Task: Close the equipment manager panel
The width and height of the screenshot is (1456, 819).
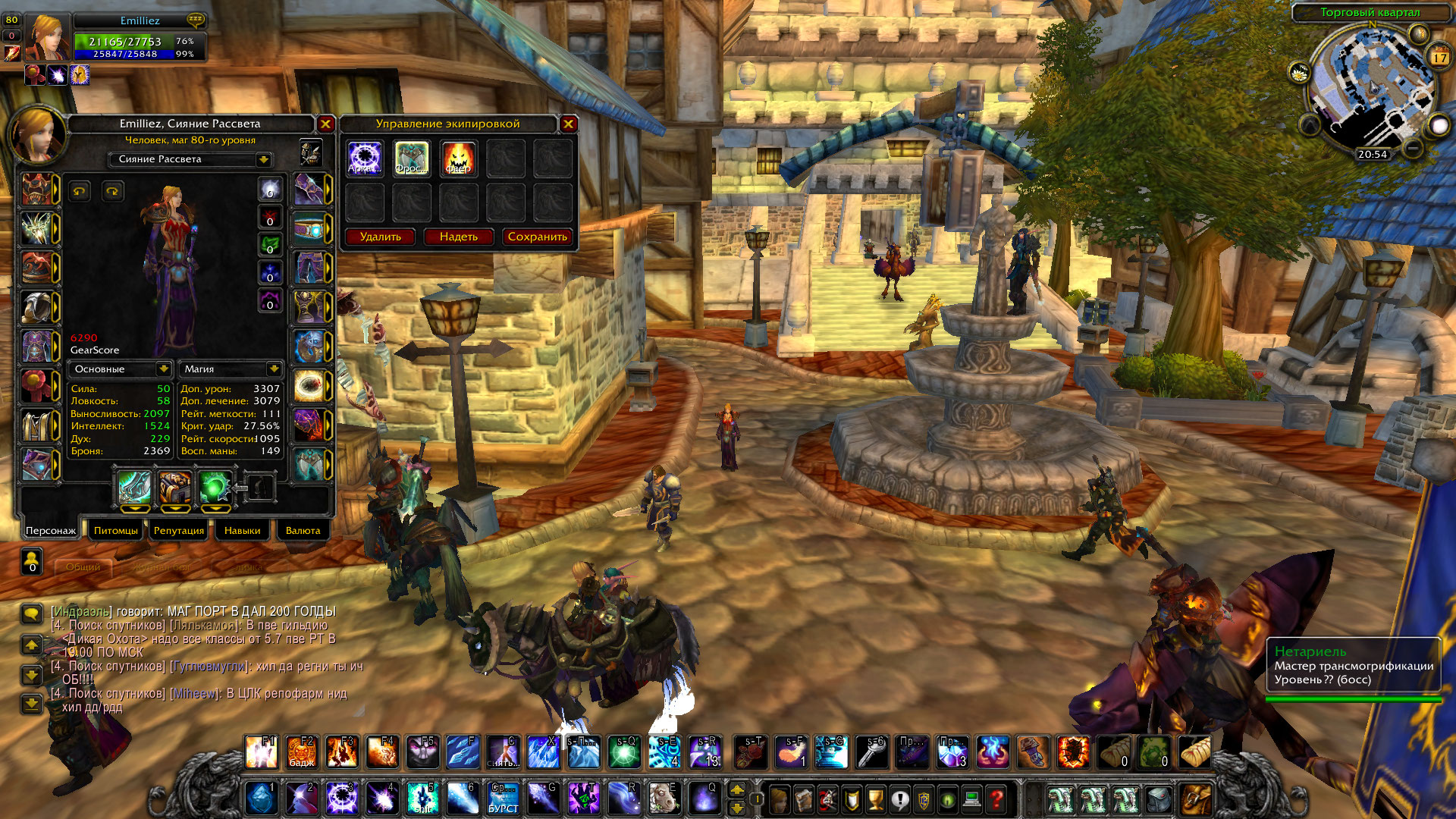Action: pyautogui.click(x=568, y=124)
